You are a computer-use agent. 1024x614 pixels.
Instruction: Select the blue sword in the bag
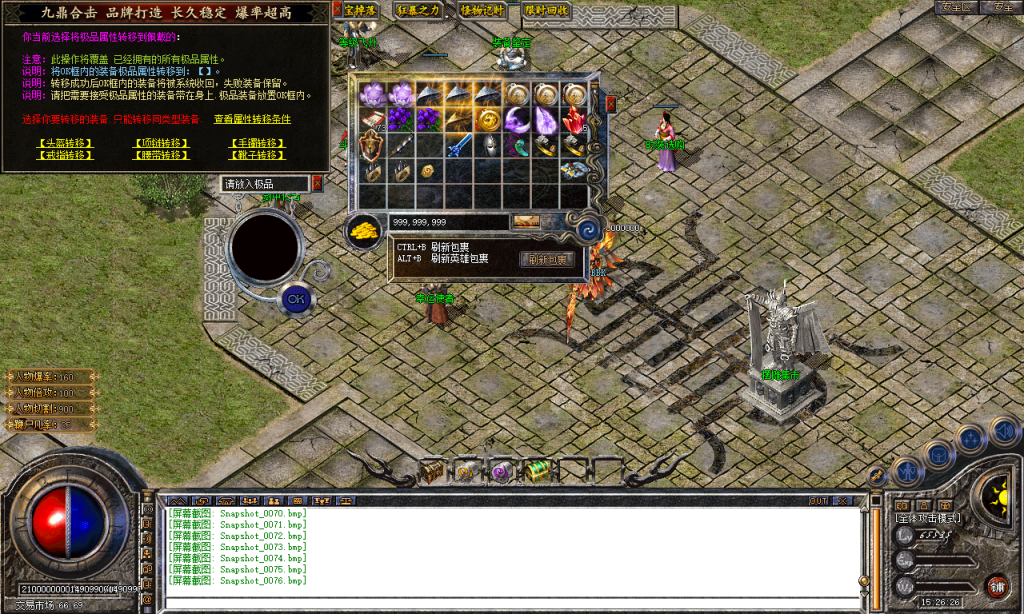[460, 146]
